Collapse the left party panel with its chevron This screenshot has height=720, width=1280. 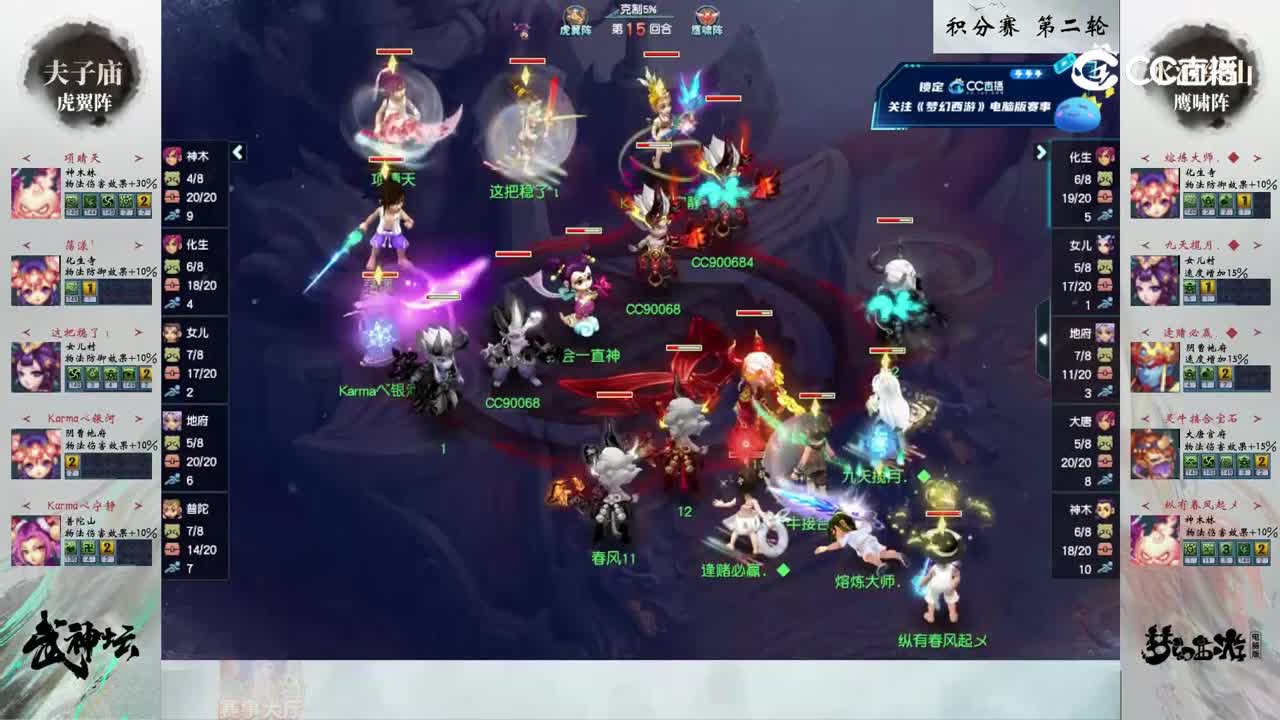(x=238, y=153)
